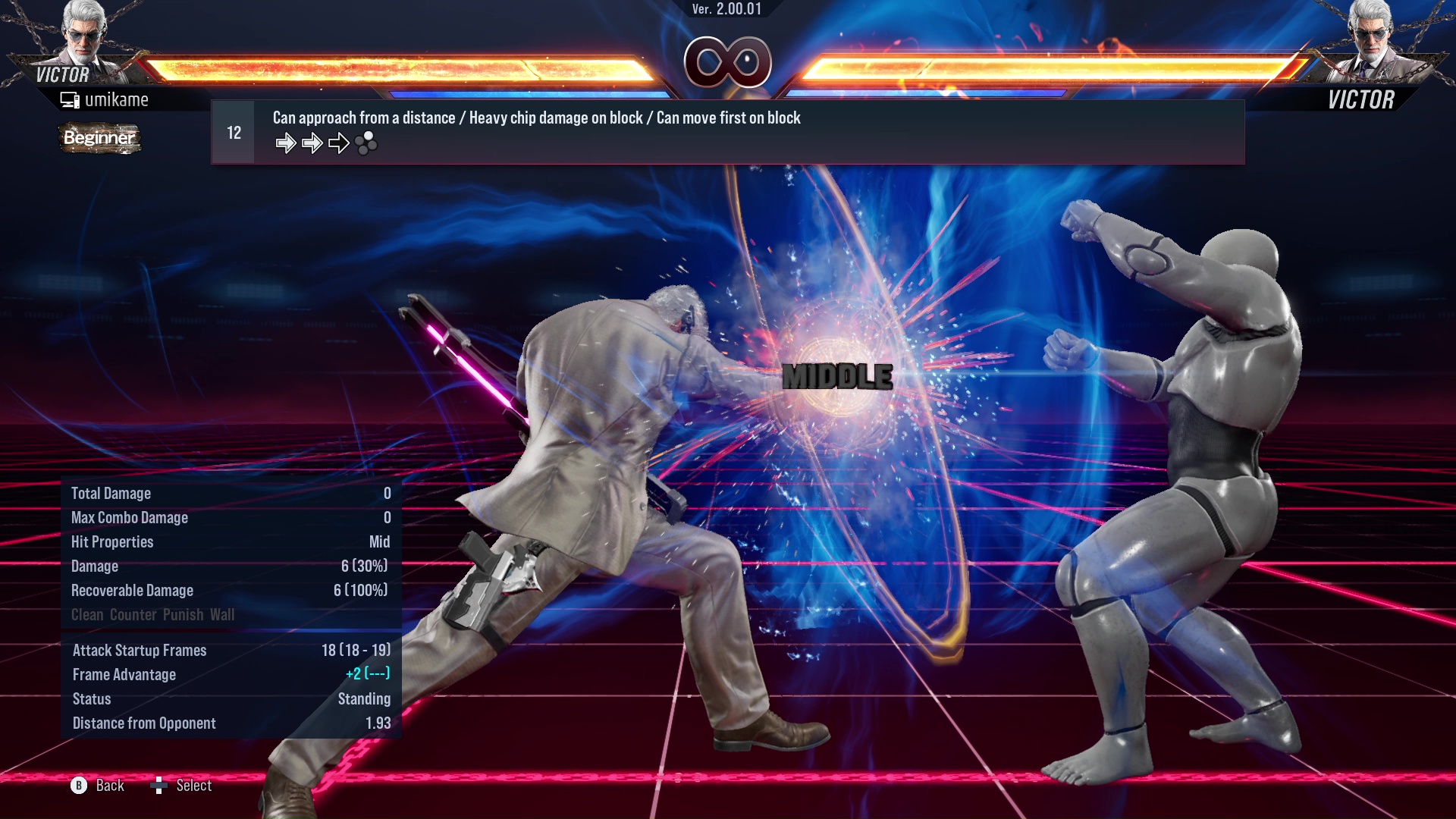
Task: Click the monitor icon beside the umikame name
Action: (x=70, y=99)
